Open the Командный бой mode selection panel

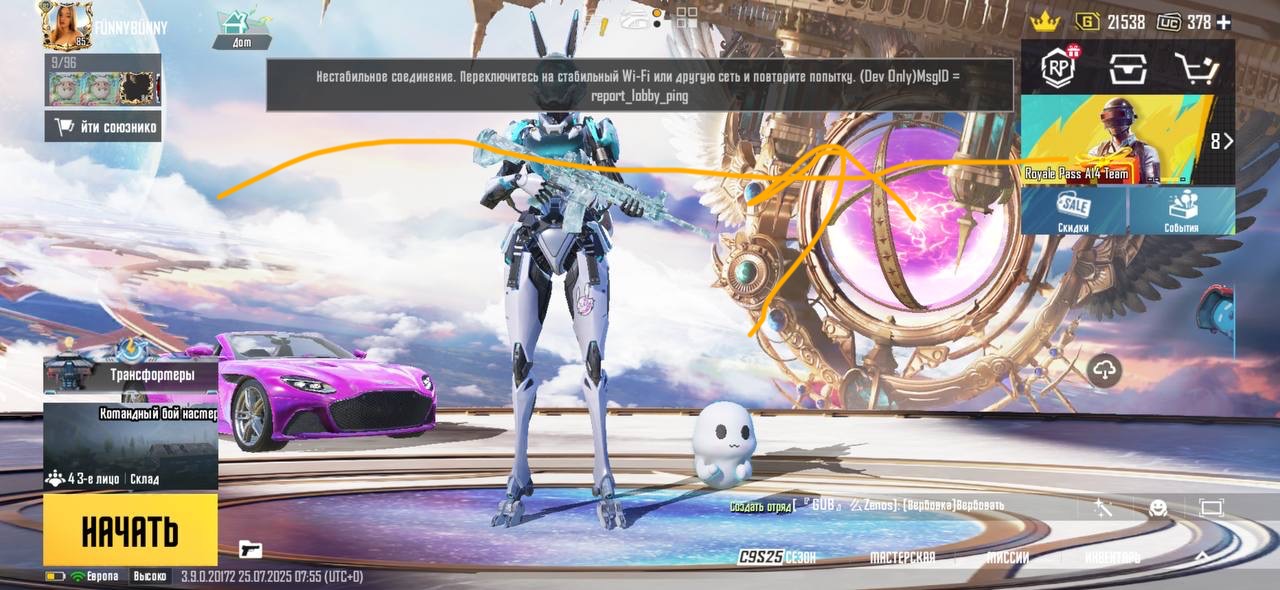[x=130, y=445]
